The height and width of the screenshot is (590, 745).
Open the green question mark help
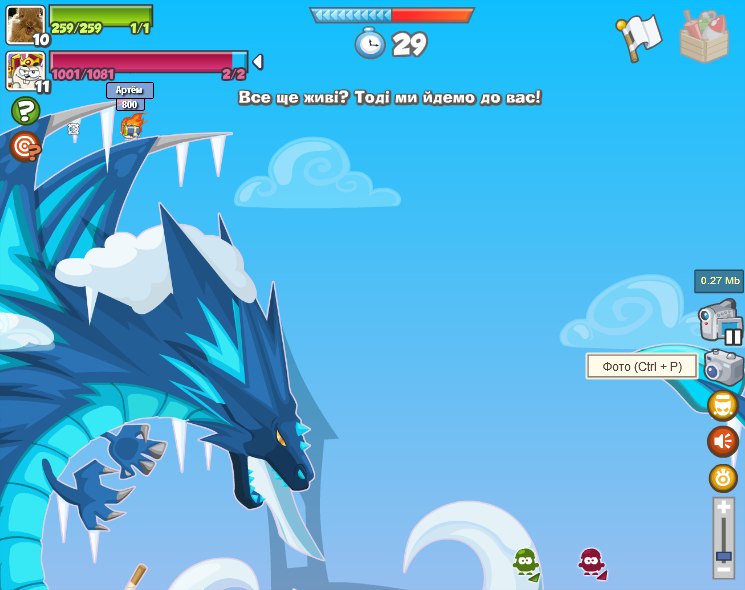click(x=26, y=111)
